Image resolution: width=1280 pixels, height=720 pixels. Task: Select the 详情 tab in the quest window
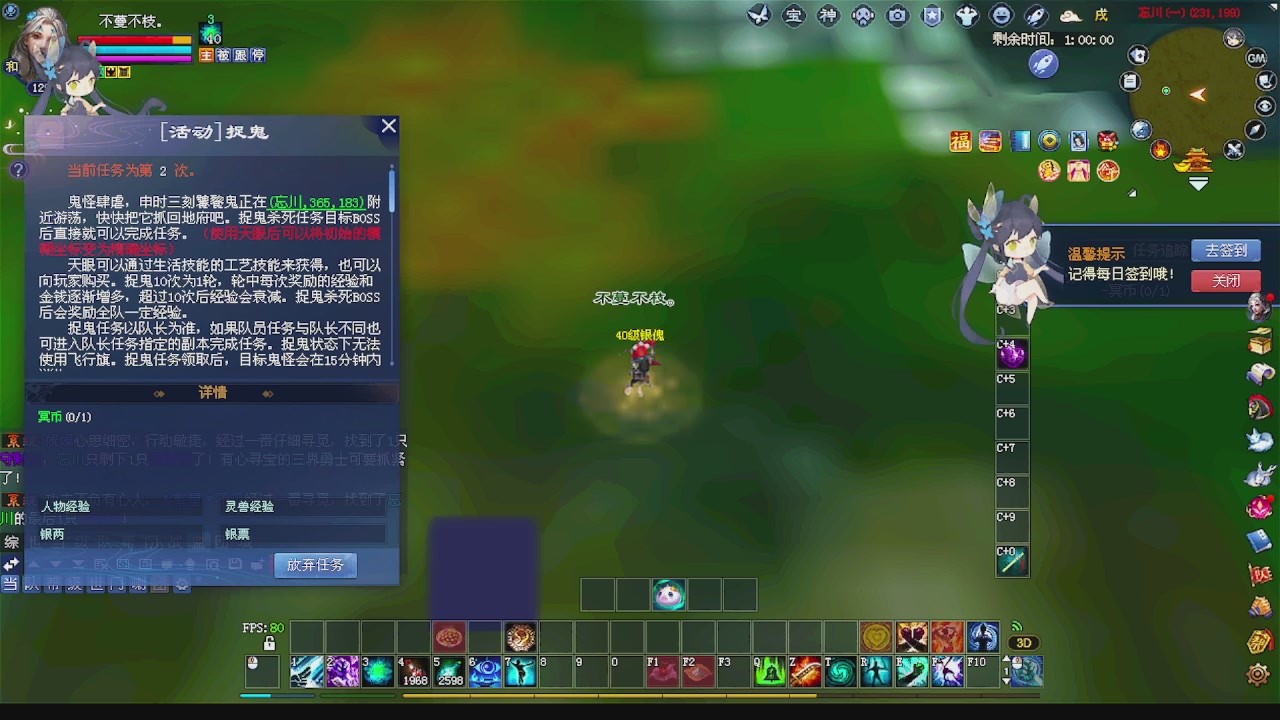(x=212, y=393)
